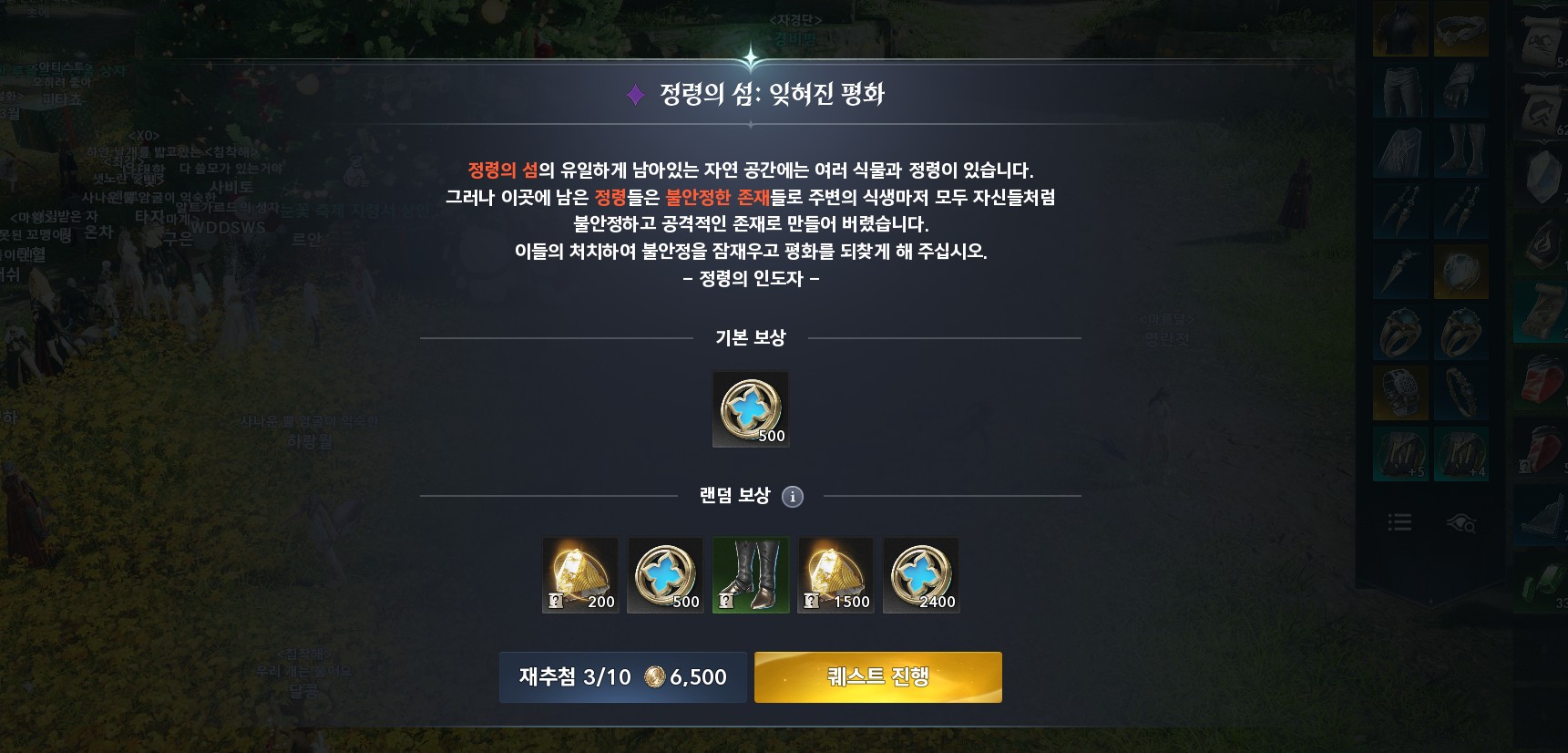The width and height of the screenshot is (1568, 753).
Task: Select the item search magnifier icon
Action: (x=1463, y=523)
